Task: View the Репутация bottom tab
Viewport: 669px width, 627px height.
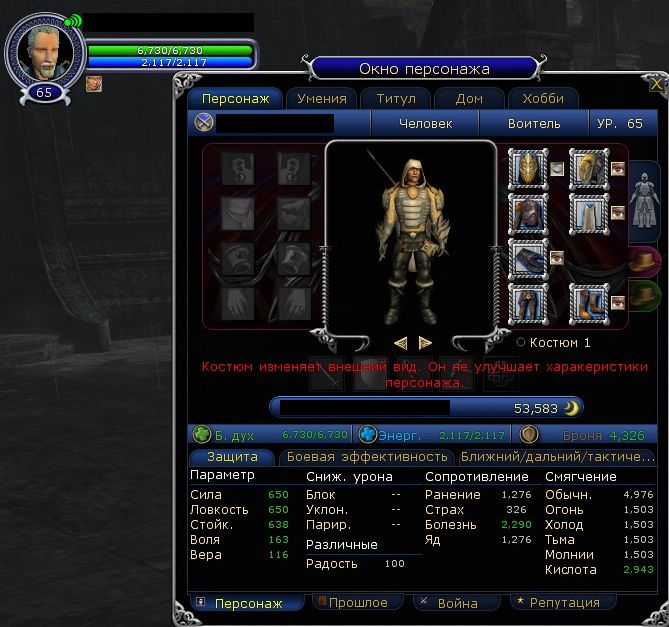Action: click(x=555, y=602)
